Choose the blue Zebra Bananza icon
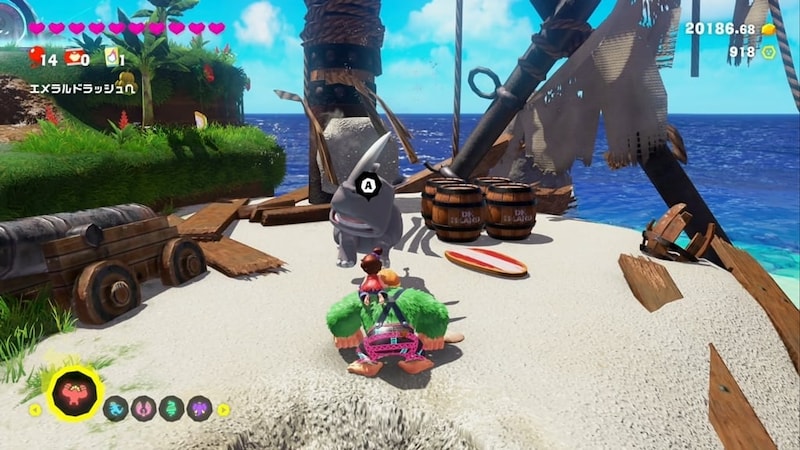 pyautogui.click(x=116, y=408)
